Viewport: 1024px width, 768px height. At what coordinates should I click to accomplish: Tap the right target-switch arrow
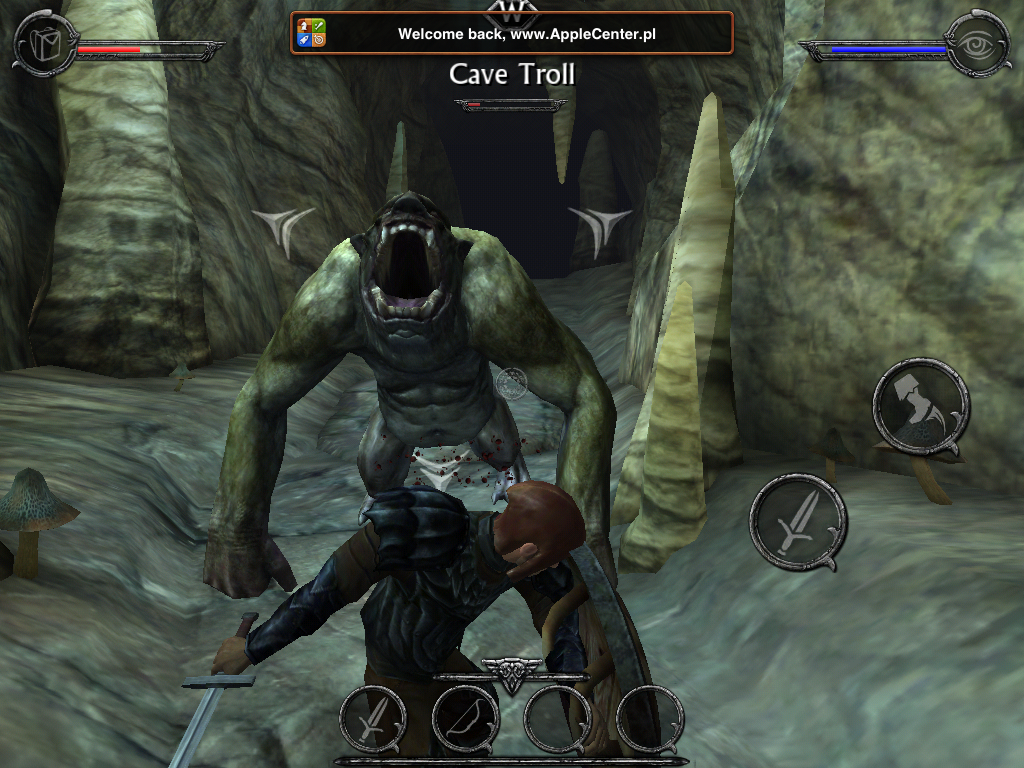point(600,228)
